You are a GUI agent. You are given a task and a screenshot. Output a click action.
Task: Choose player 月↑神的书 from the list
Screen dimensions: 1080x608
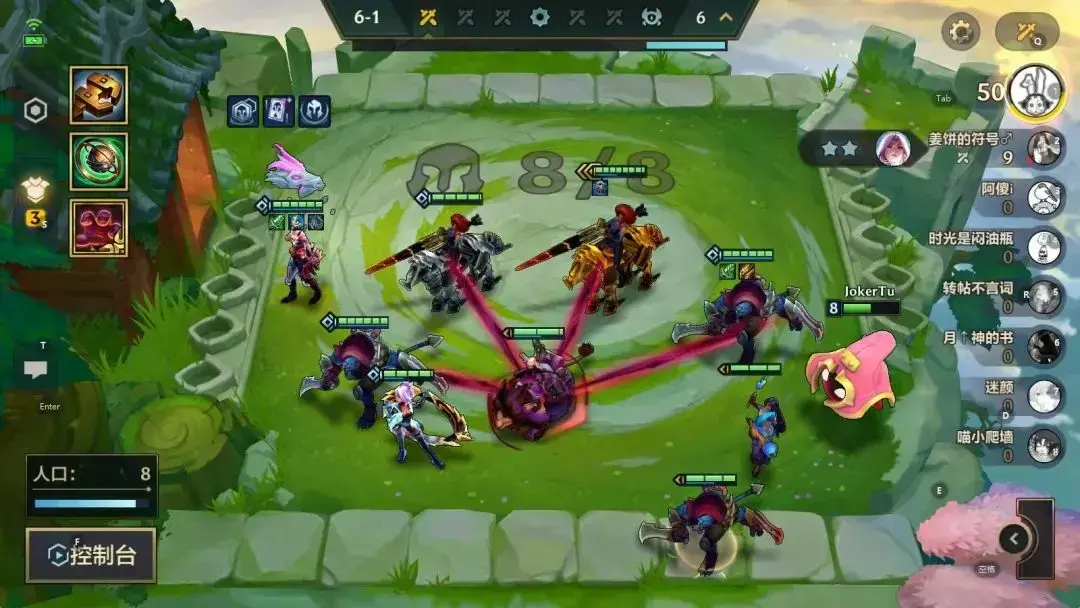[1044, 345]
